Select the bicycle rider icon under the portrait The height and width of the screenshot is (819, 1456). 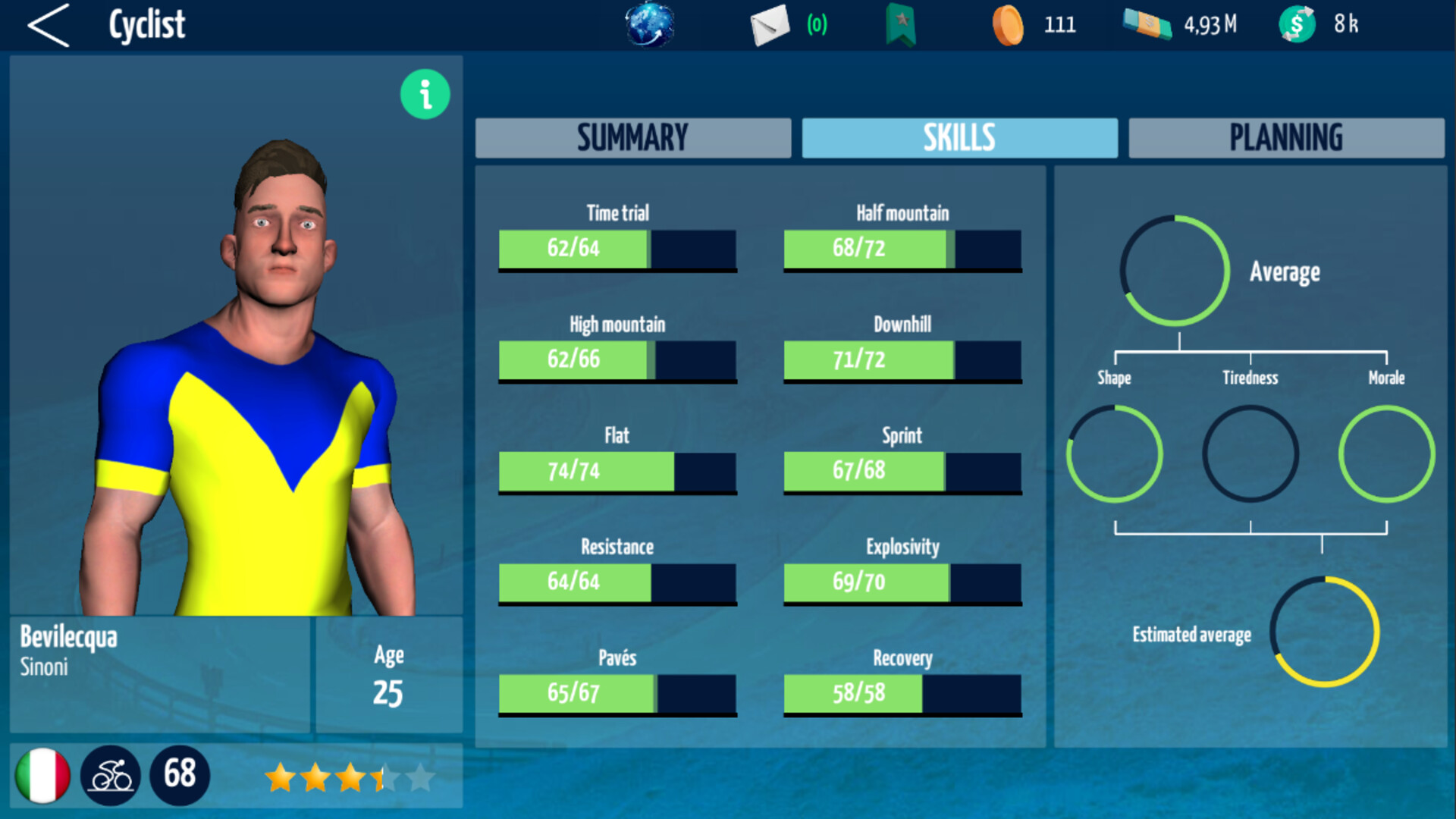click(x=111, y=775)
